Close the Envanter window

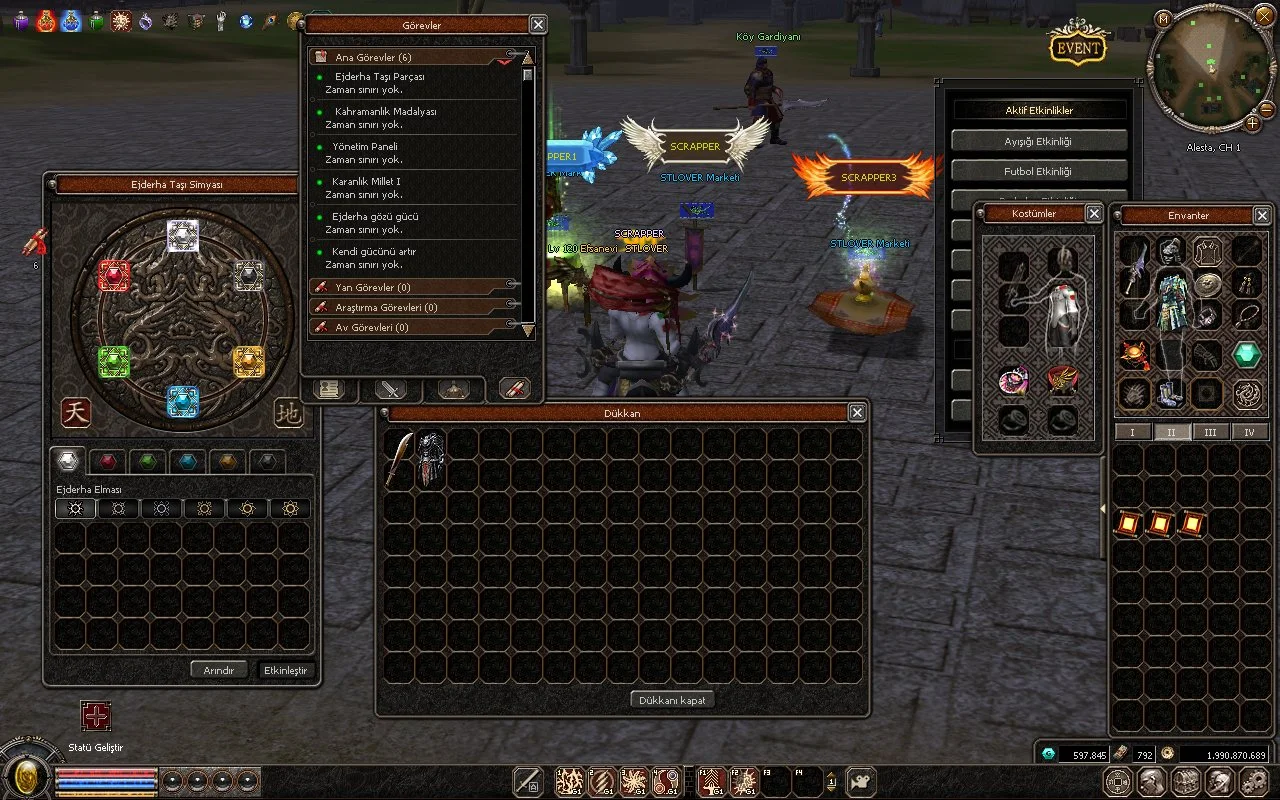tap(1262, 215)
